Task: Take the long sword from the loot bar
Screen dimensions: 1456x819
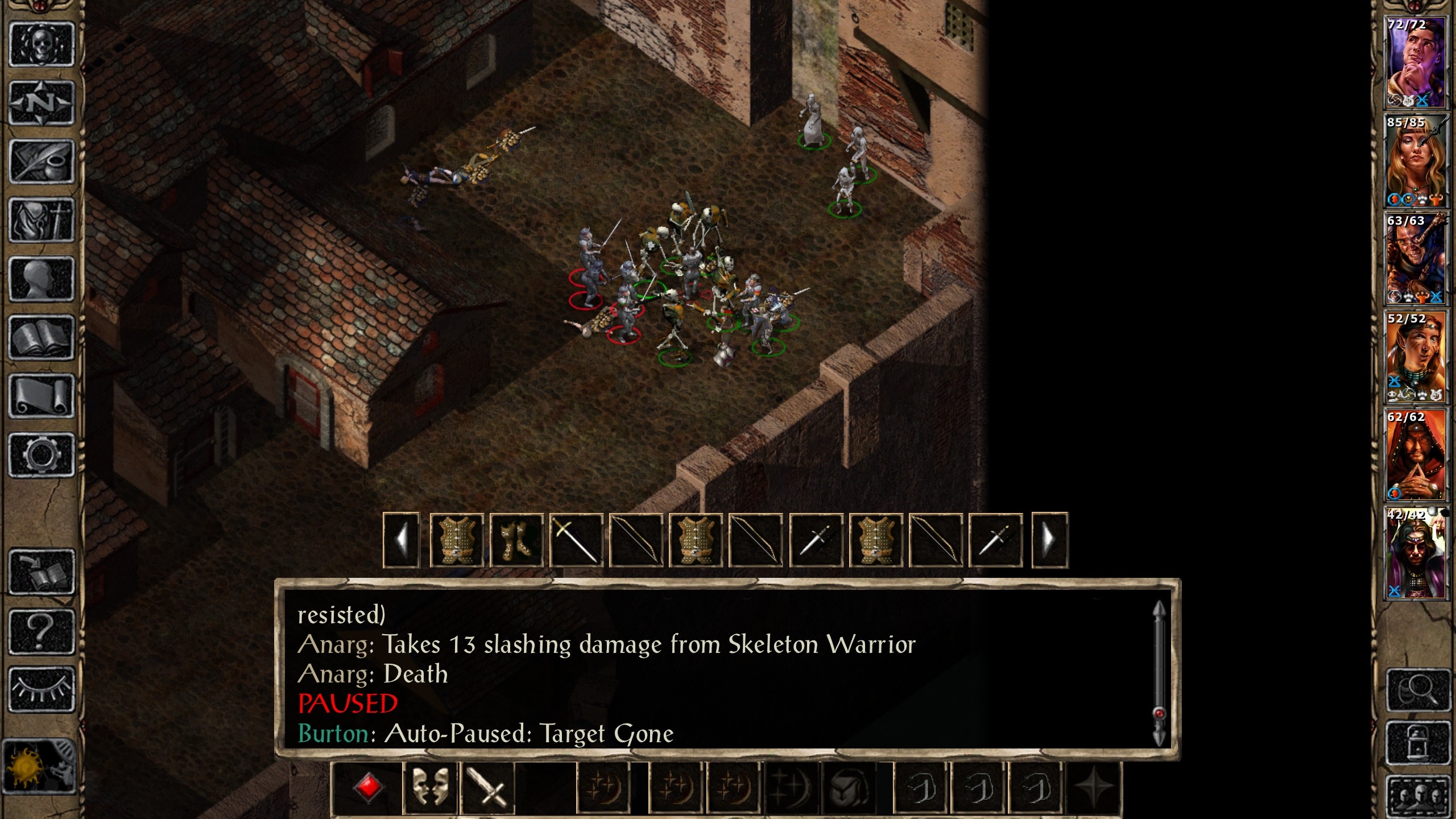Action: pyautogui.click(x=576, y=540)
